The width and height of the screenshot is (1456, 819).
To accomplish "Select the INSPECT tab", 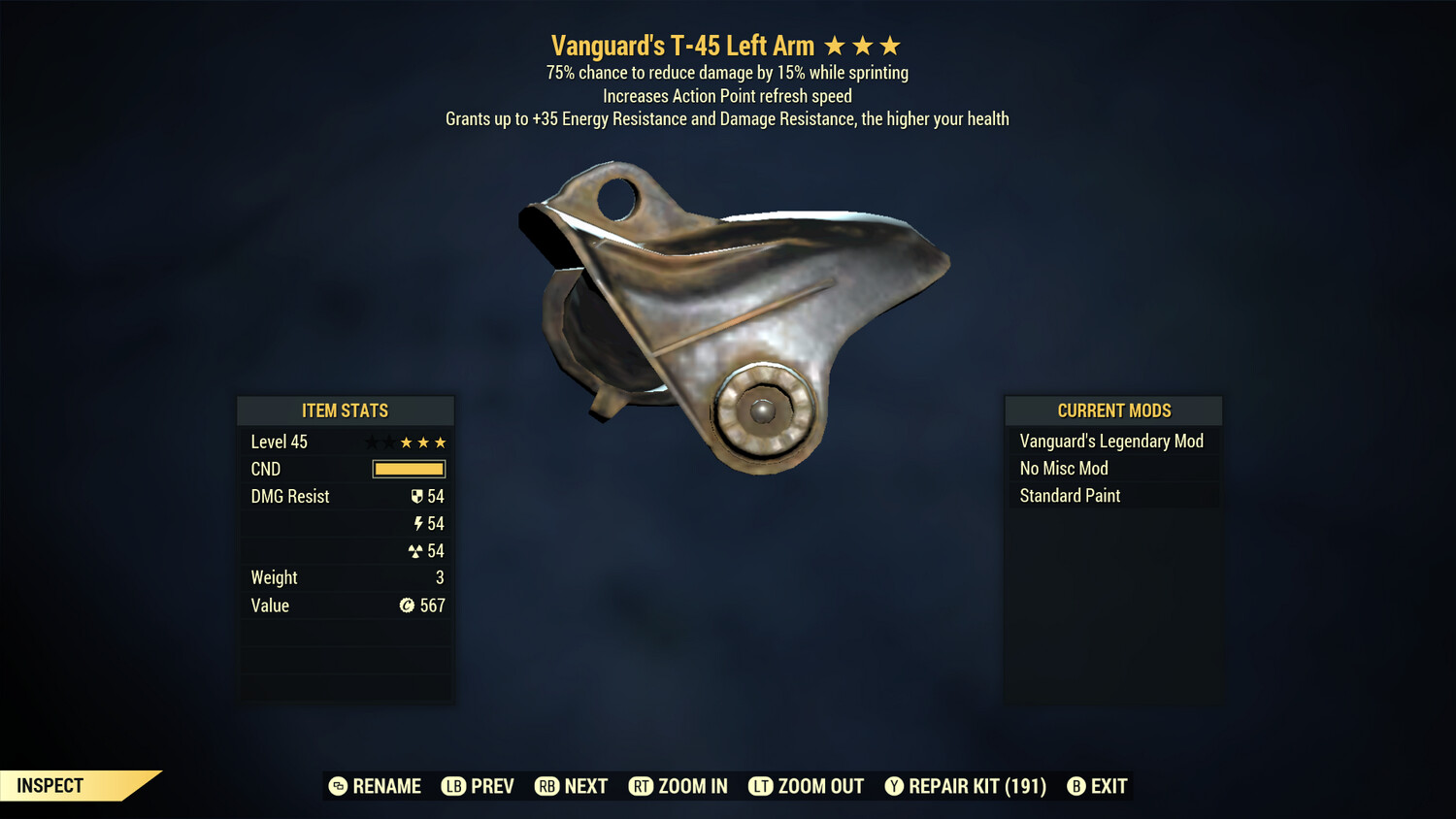I will point(50,785).
